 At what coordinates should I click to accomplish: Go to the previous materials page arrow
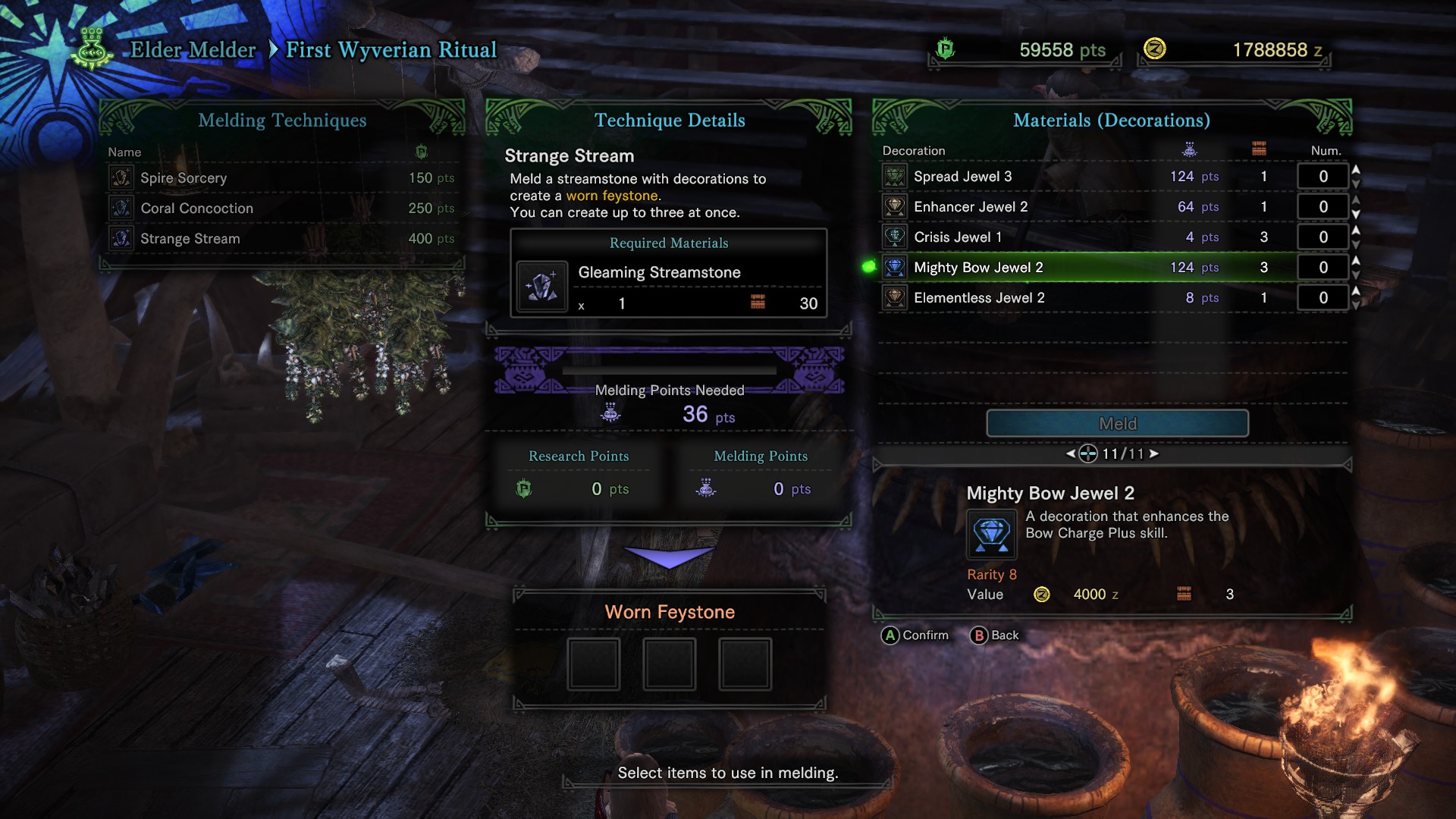click(x=1070, y=453)
